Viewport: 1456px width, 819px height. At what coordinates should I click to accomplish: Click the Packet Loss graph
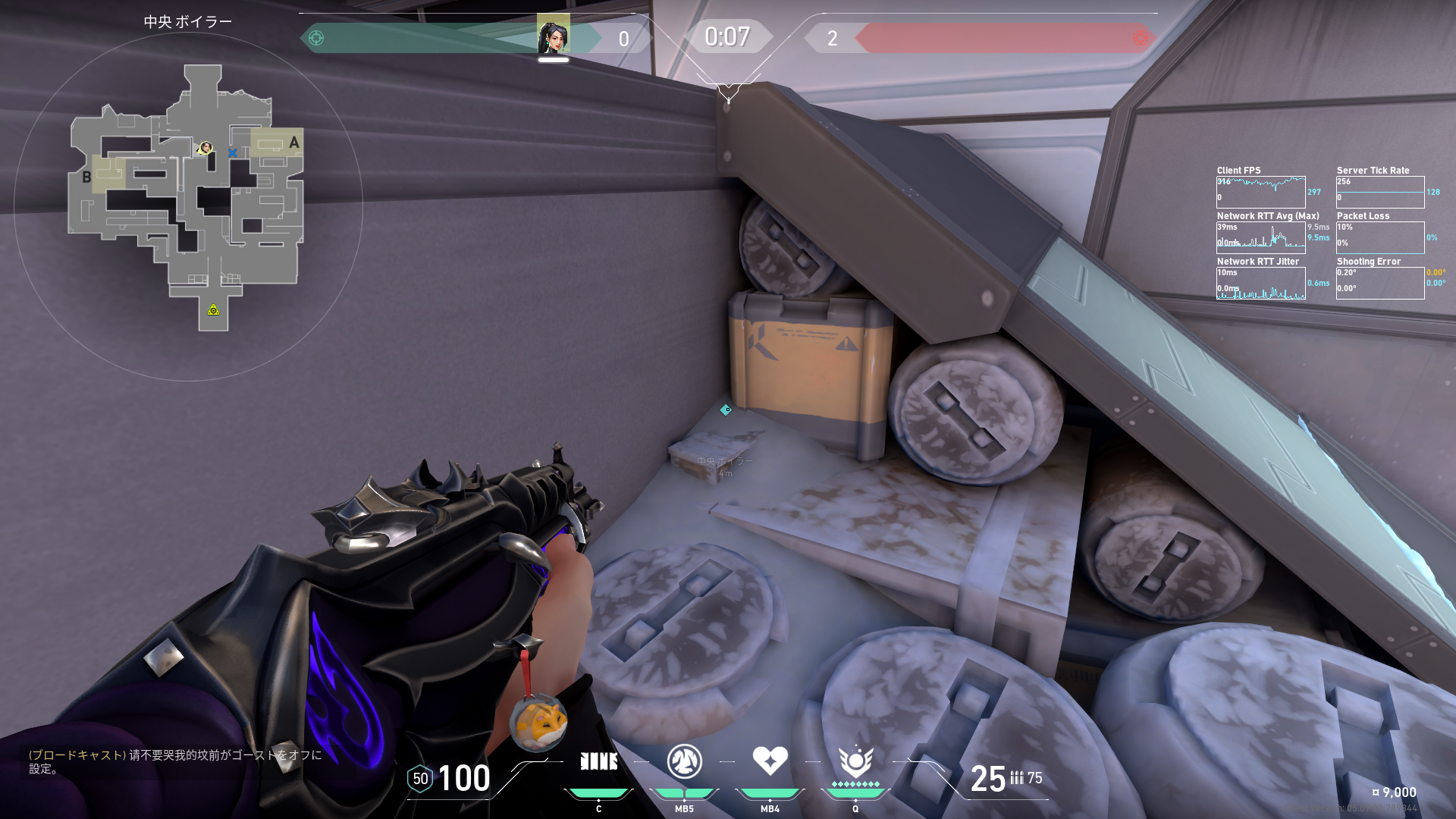point(1379,237)
